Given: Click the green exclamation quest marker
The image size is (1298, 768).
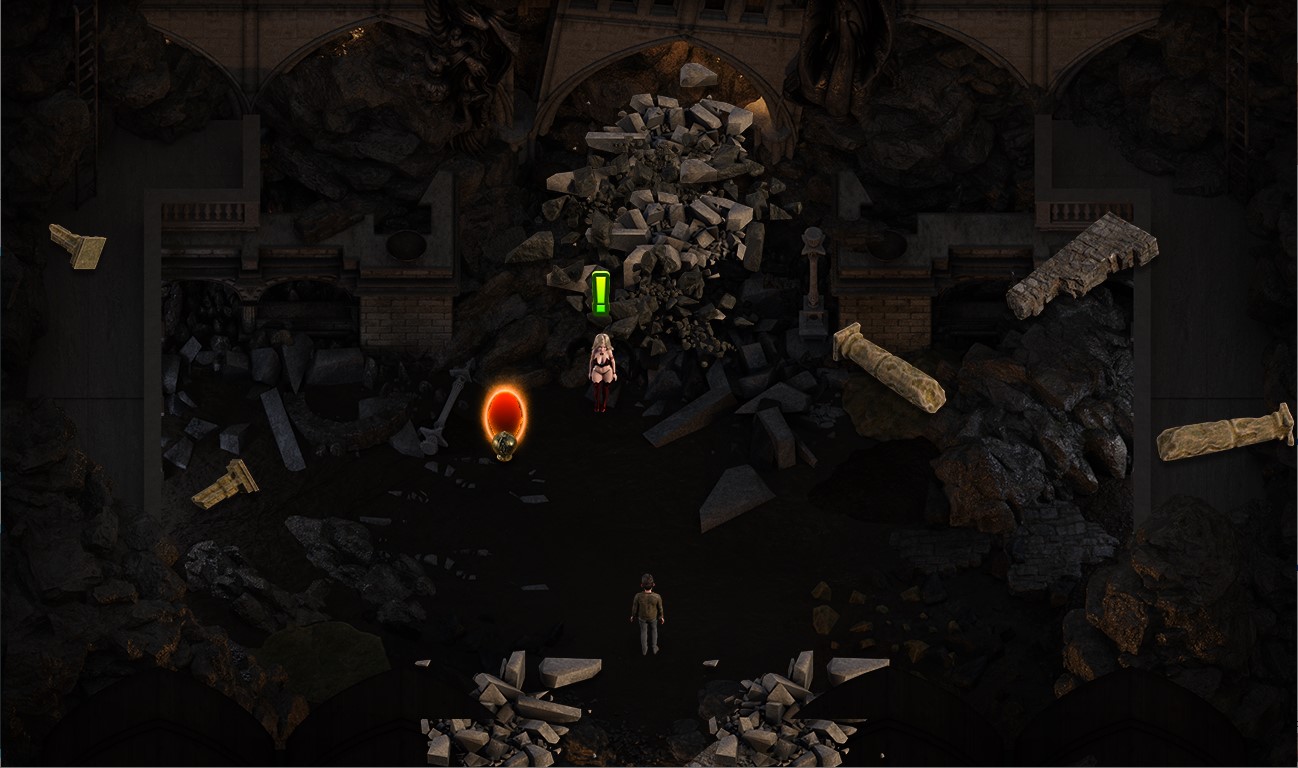Looking at the screenshot, I should (x=600, y=294).
